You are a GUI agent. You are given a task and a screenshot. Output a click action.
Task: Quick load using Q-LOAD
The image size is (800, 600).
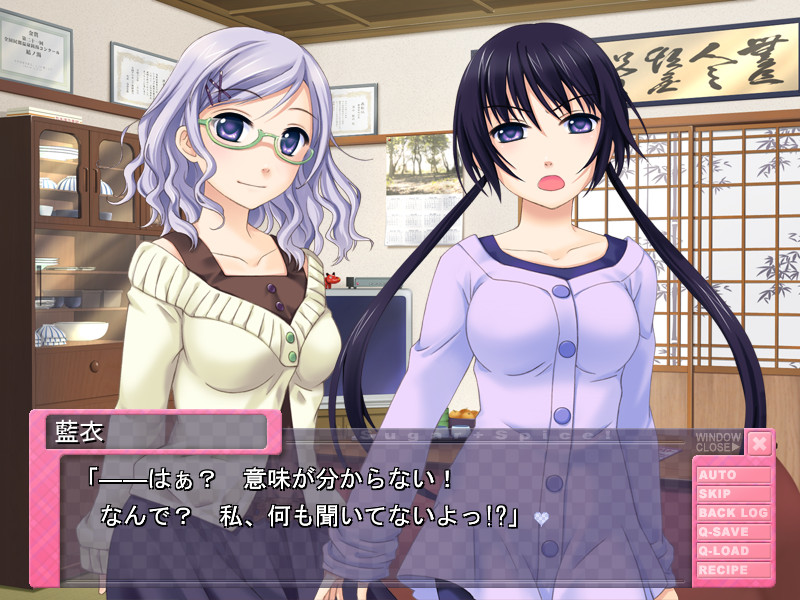point(733,551)
